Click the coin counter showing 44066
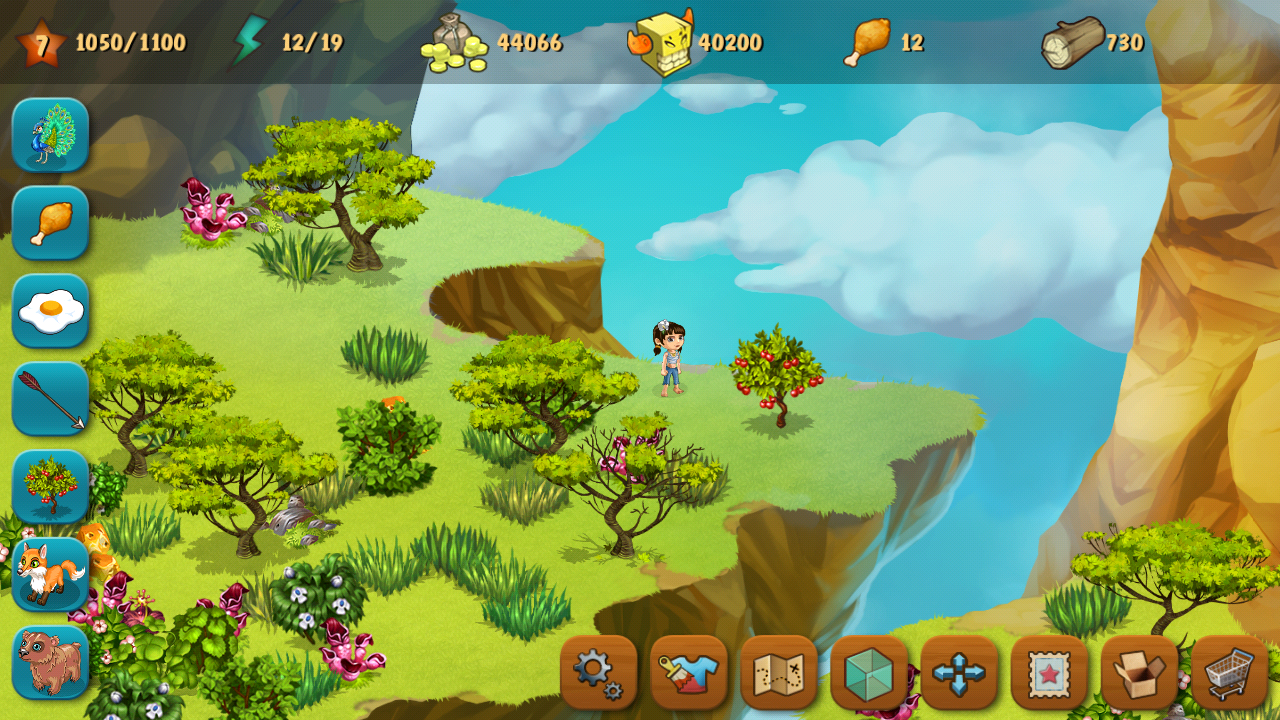 pyautogui.click(x=490, y=42)
